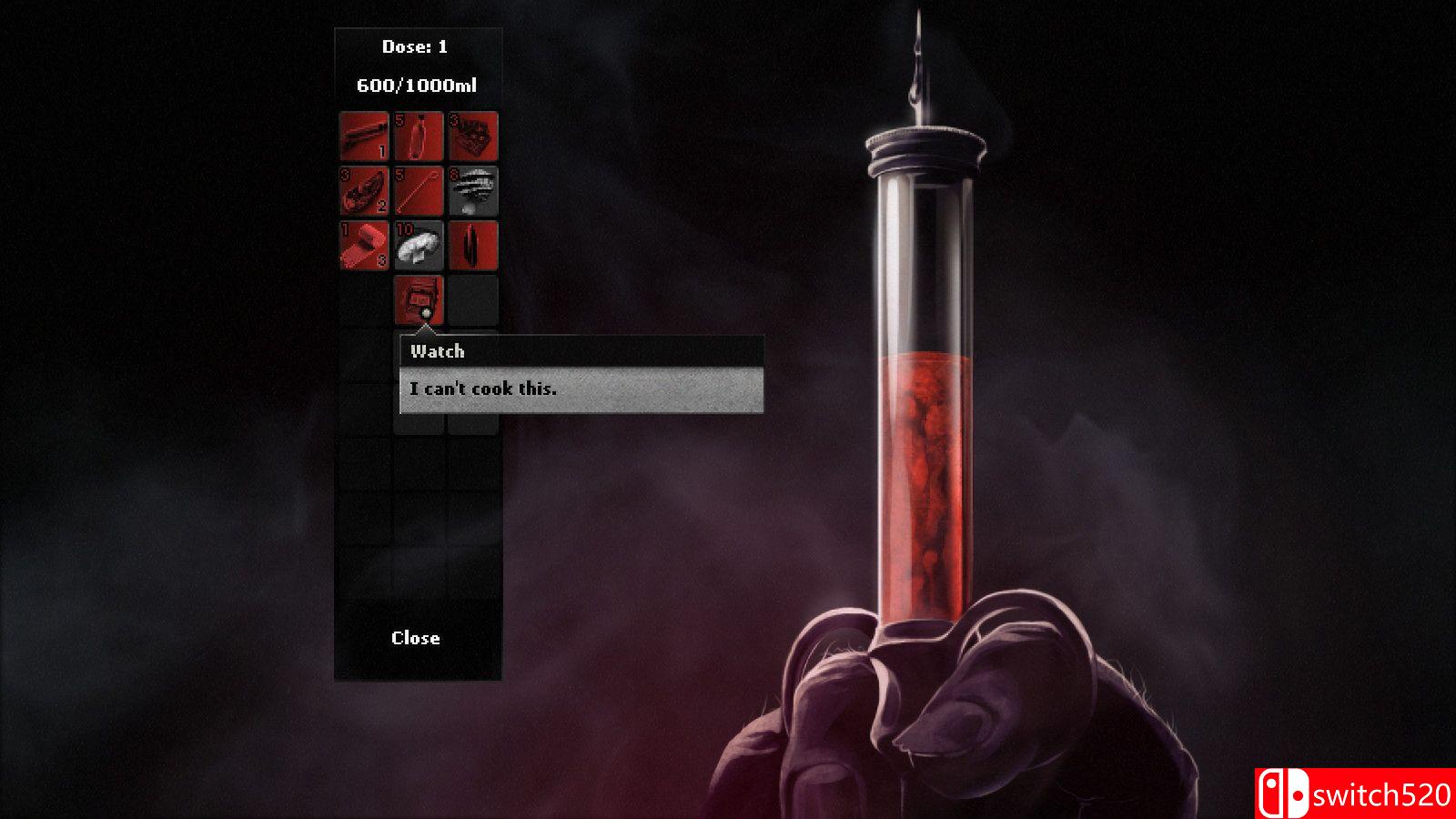Choose the boot-shaped item slot
The height and width of the screenshot is (819, 1456).
click(364, 191)
